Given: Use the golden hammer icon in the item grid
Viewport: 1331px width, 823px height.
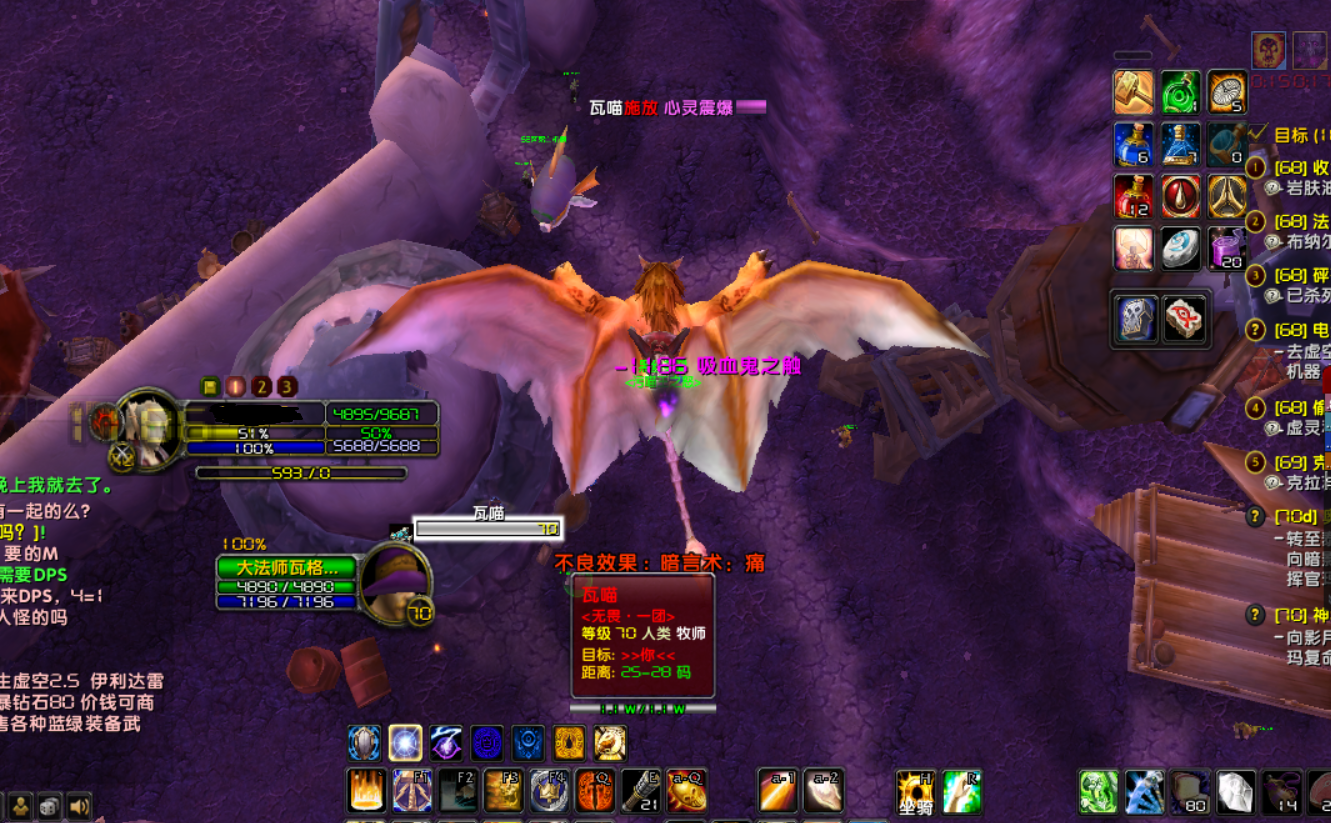Looking at the screenshot, I should [1134, 93].
